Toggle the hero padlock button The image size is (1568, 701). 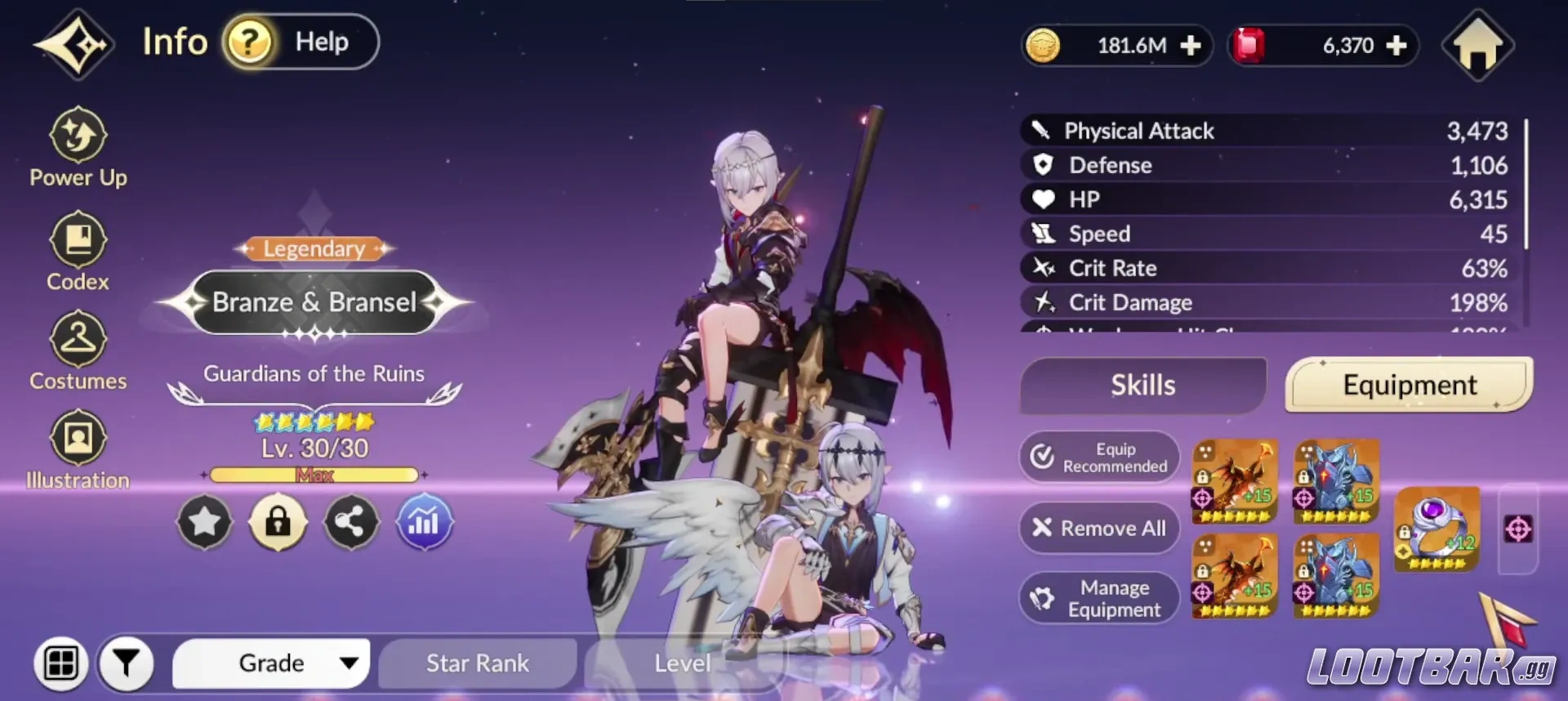(x=278, y=521)
